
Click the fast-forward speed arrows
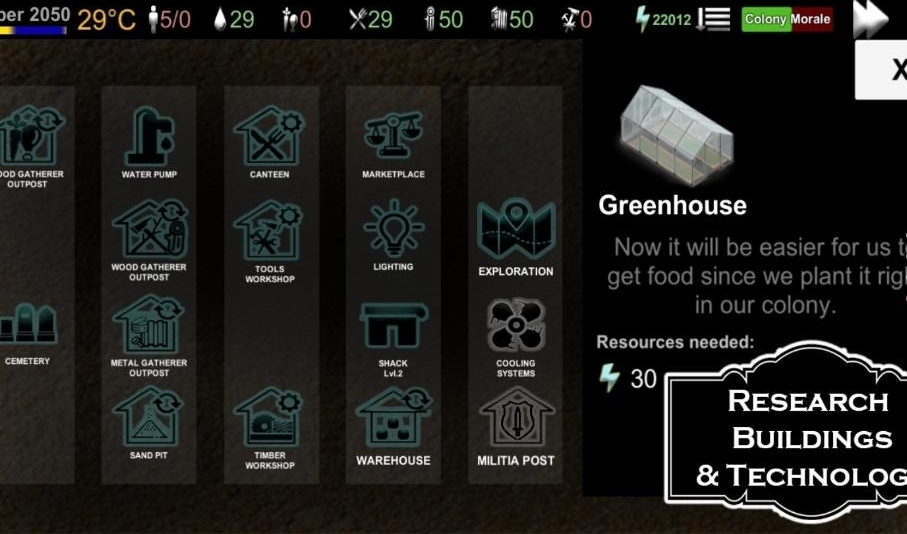(x=871, y=19)
